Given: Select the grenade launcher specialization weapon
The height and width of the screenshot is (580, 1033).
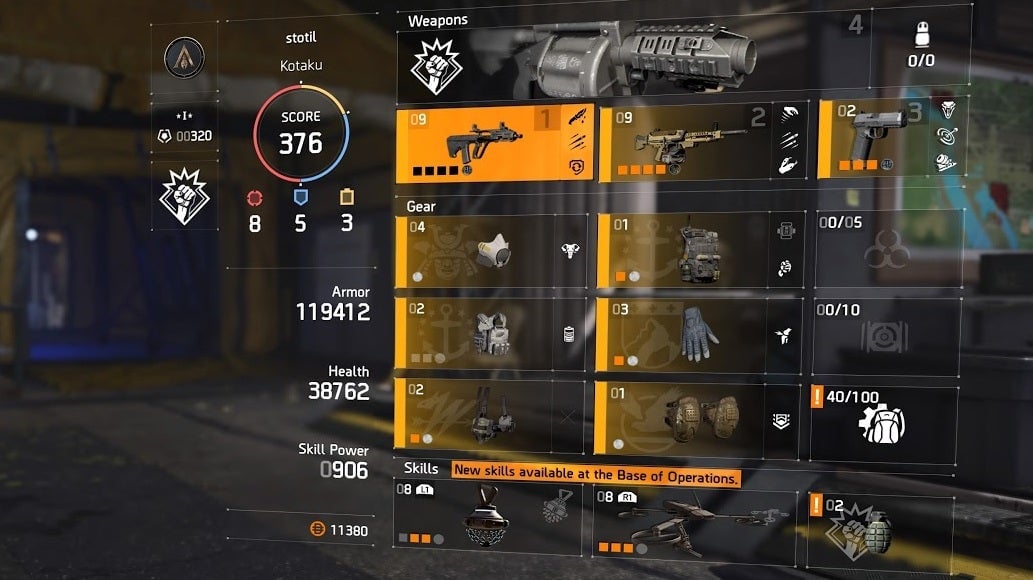Looking at the screenshot, I should pos(640,60).
